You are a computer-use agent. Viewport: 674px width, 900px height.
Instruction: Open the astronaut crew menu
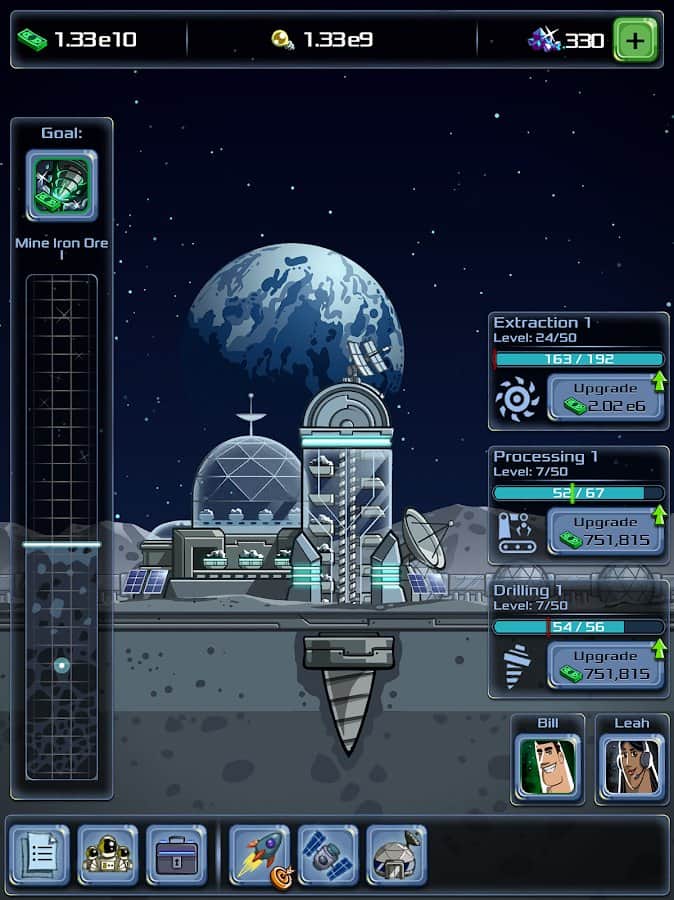coord(108,855)
